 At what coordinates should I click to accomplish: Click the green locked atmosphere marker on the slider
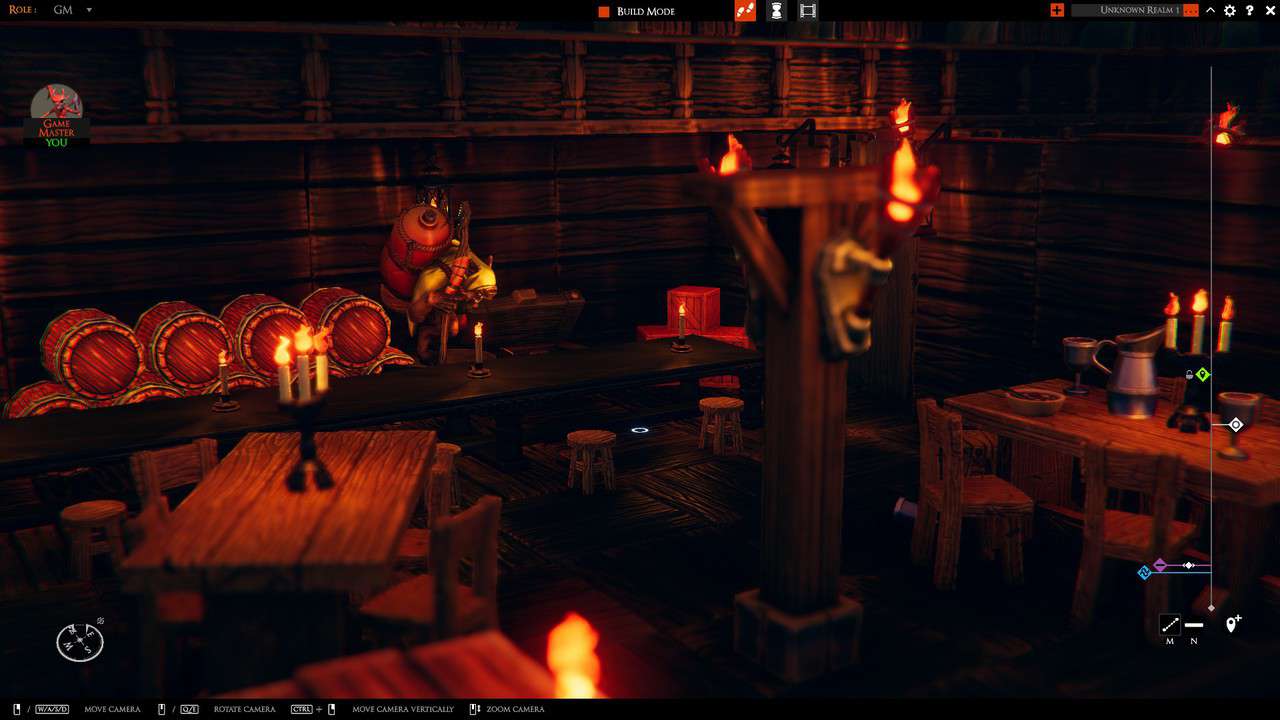1203,374
